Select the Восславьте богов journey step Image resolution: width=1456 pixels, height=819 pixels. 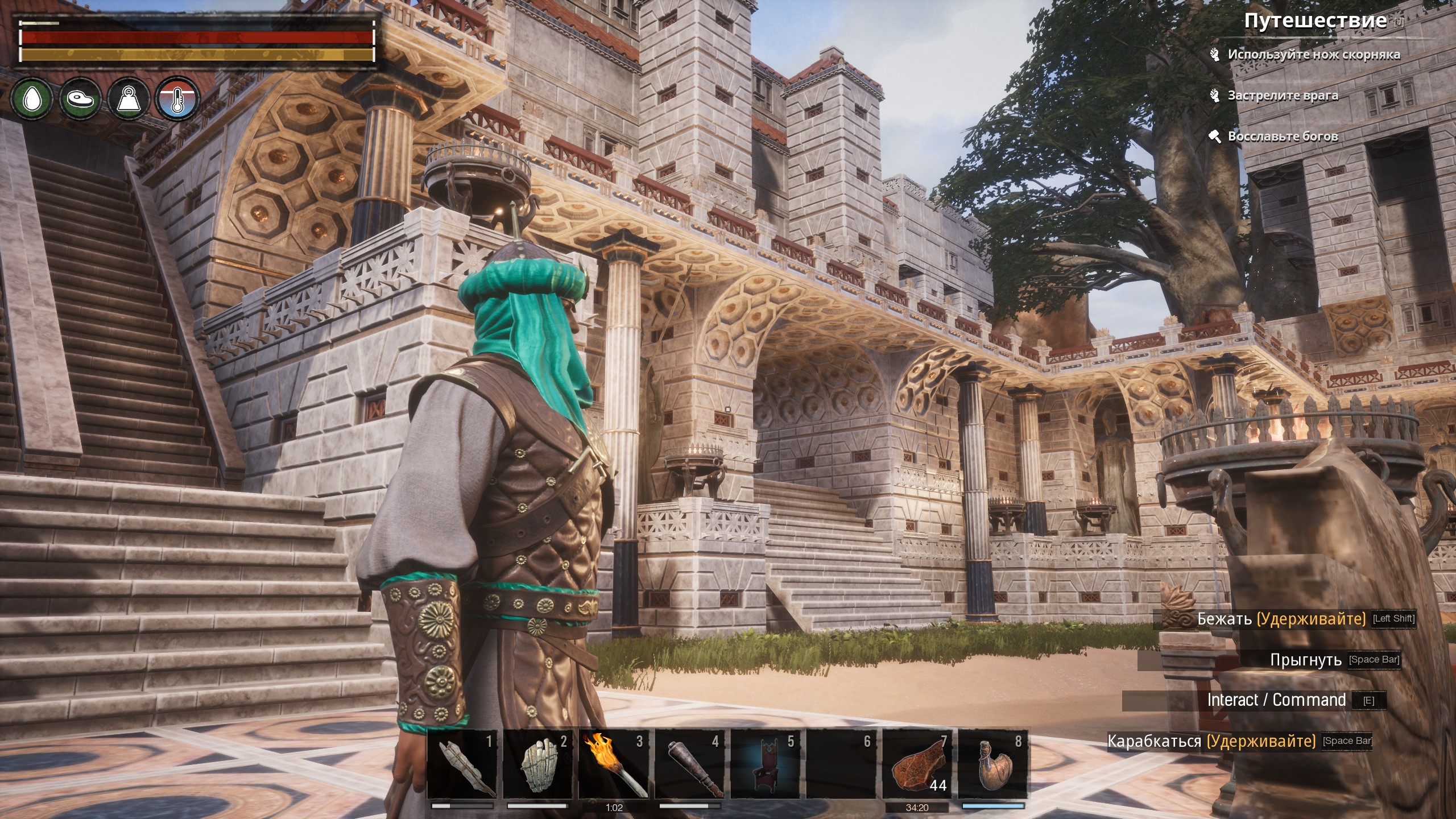point(1283,136)
